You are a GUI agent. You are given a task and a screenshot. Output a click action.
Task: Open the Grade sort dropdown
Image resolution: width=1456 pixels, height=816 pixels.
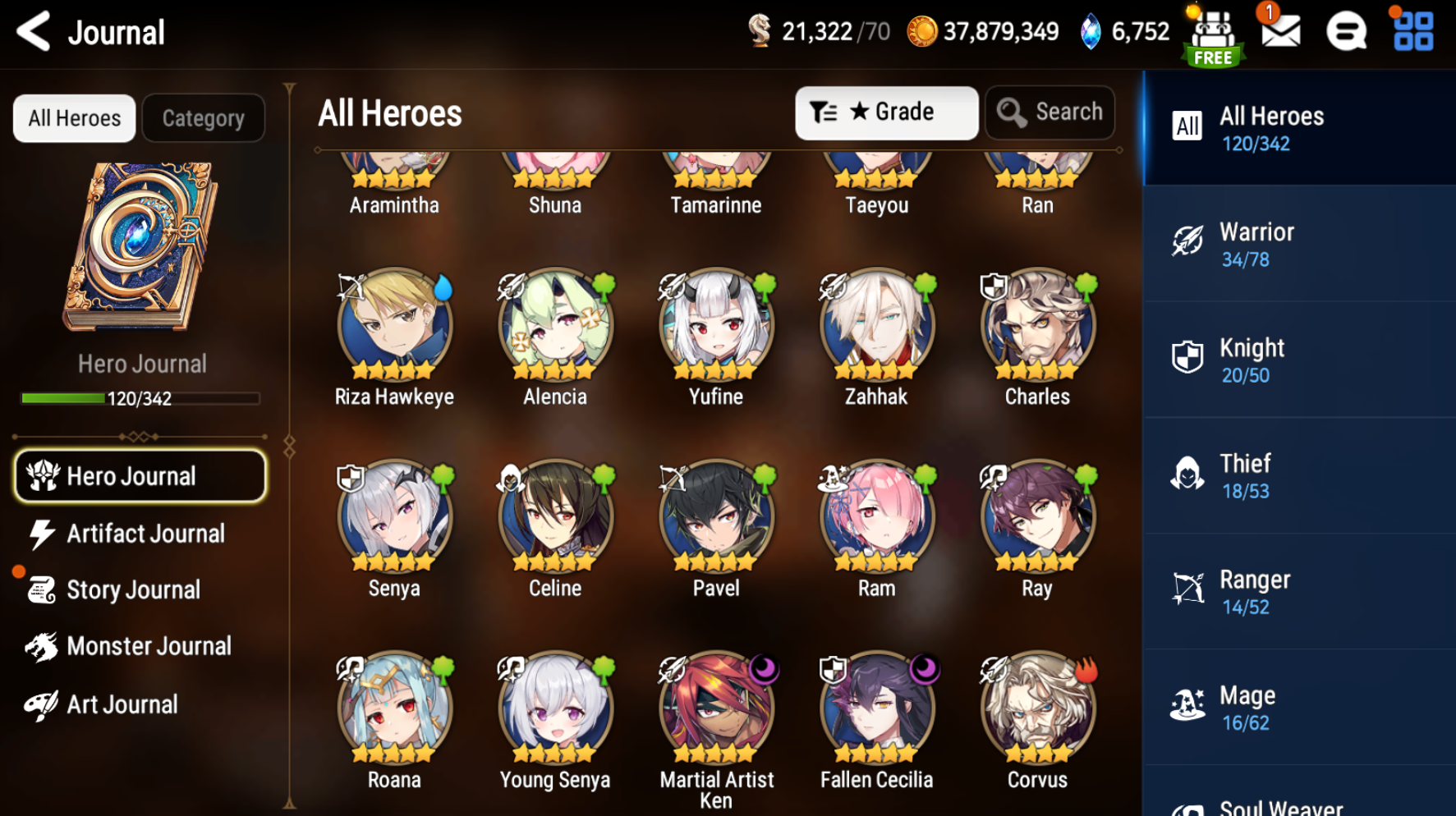(x=885, y=112)
